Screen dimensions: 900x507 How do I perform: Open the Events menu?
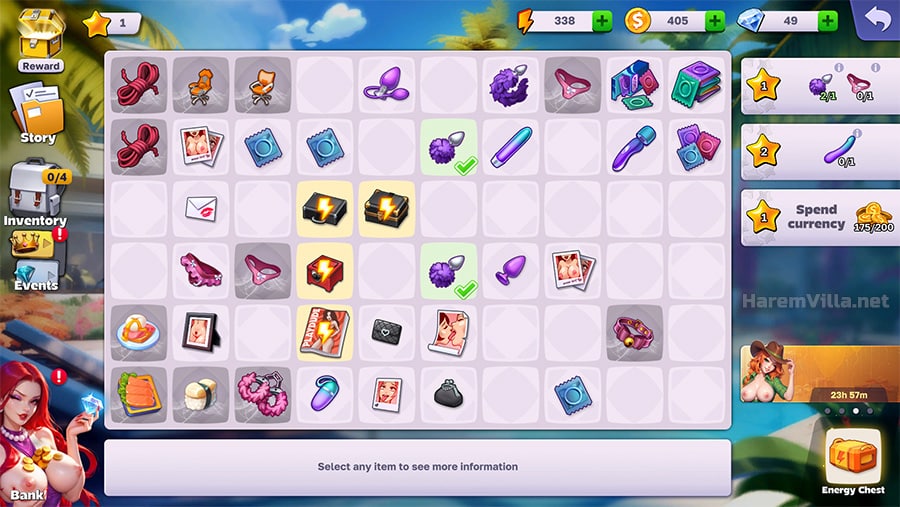coord(35,259)
